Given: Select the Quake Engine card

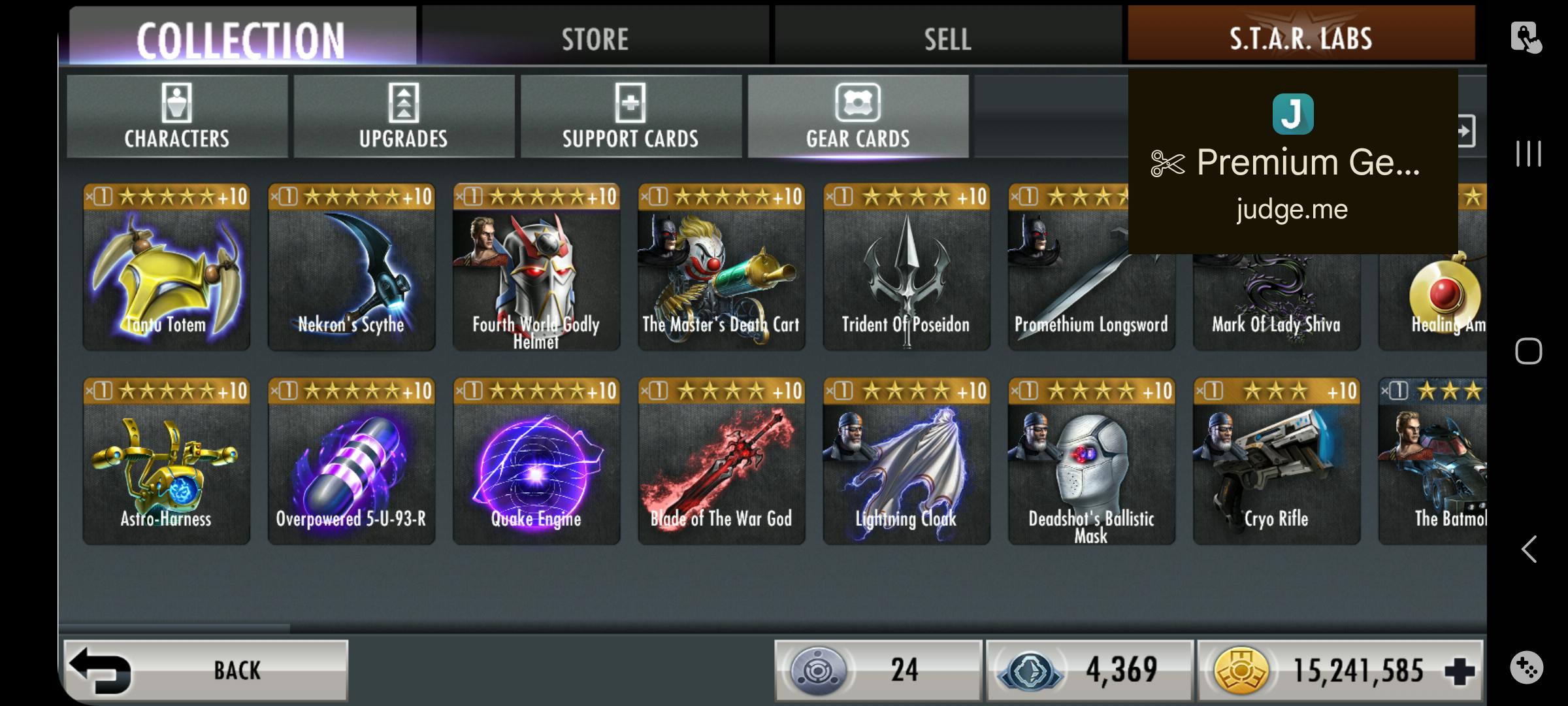Looking at the screenshot, I should 536,462.
